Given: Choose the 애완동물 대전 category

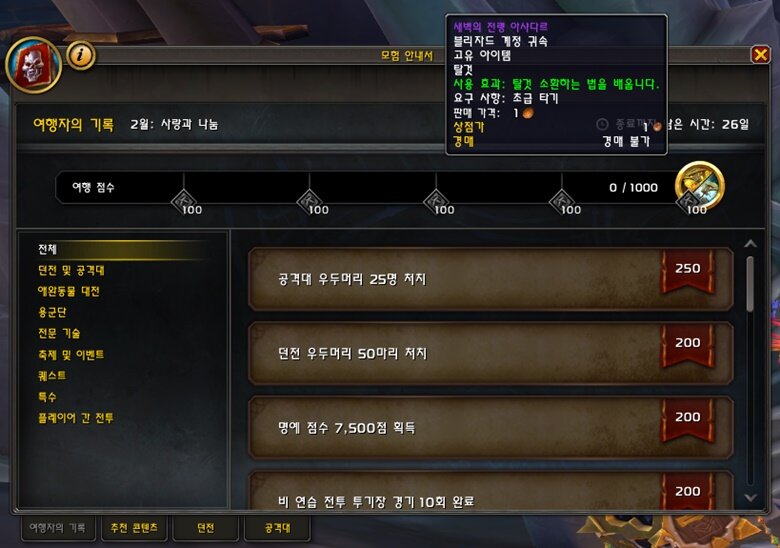Looking at the screenshot, I should pyautogui.click(x=68, y=291).
